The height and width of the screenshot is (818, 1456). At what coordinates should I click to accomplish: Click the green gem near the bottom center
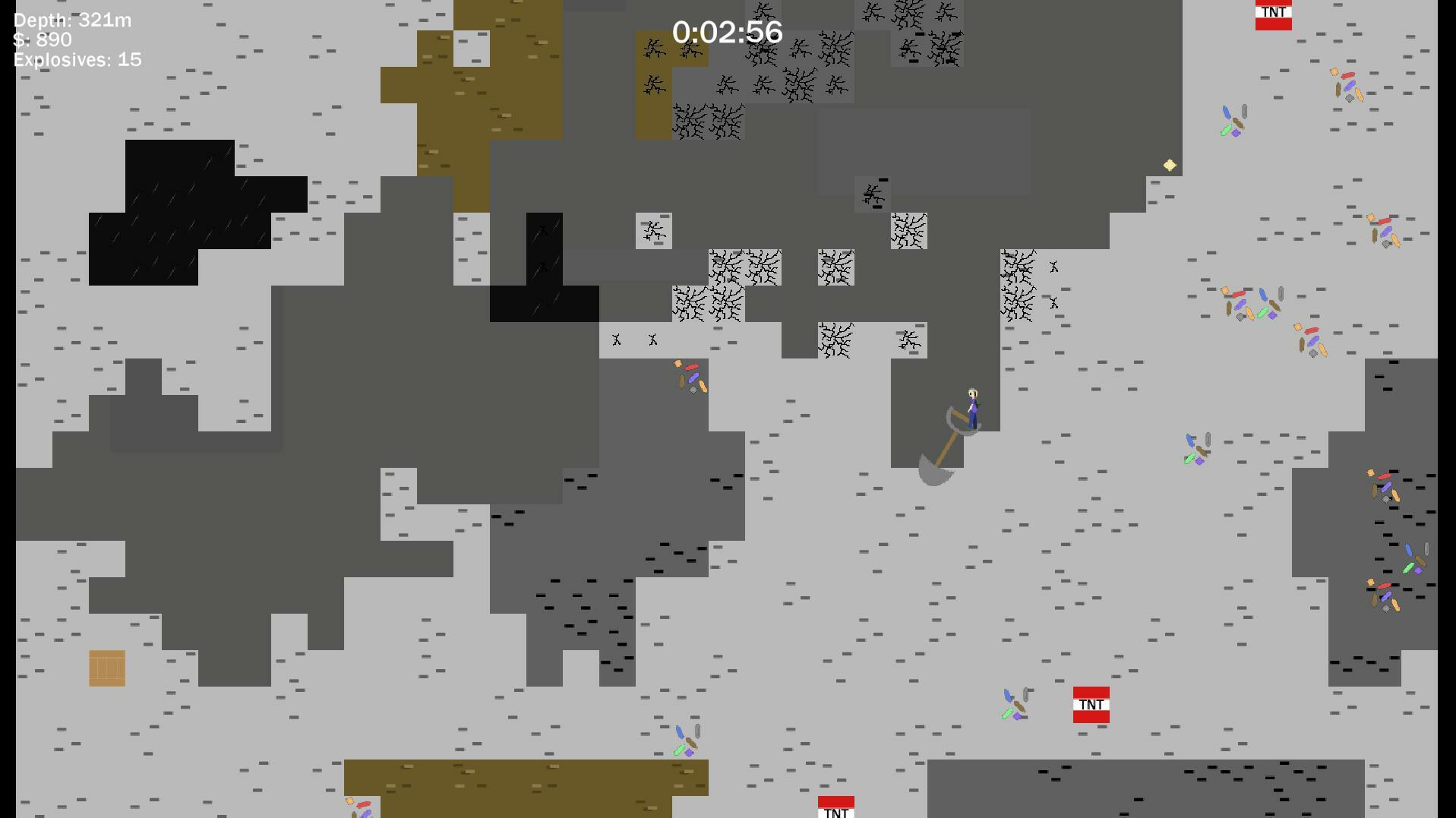point(680,750)
